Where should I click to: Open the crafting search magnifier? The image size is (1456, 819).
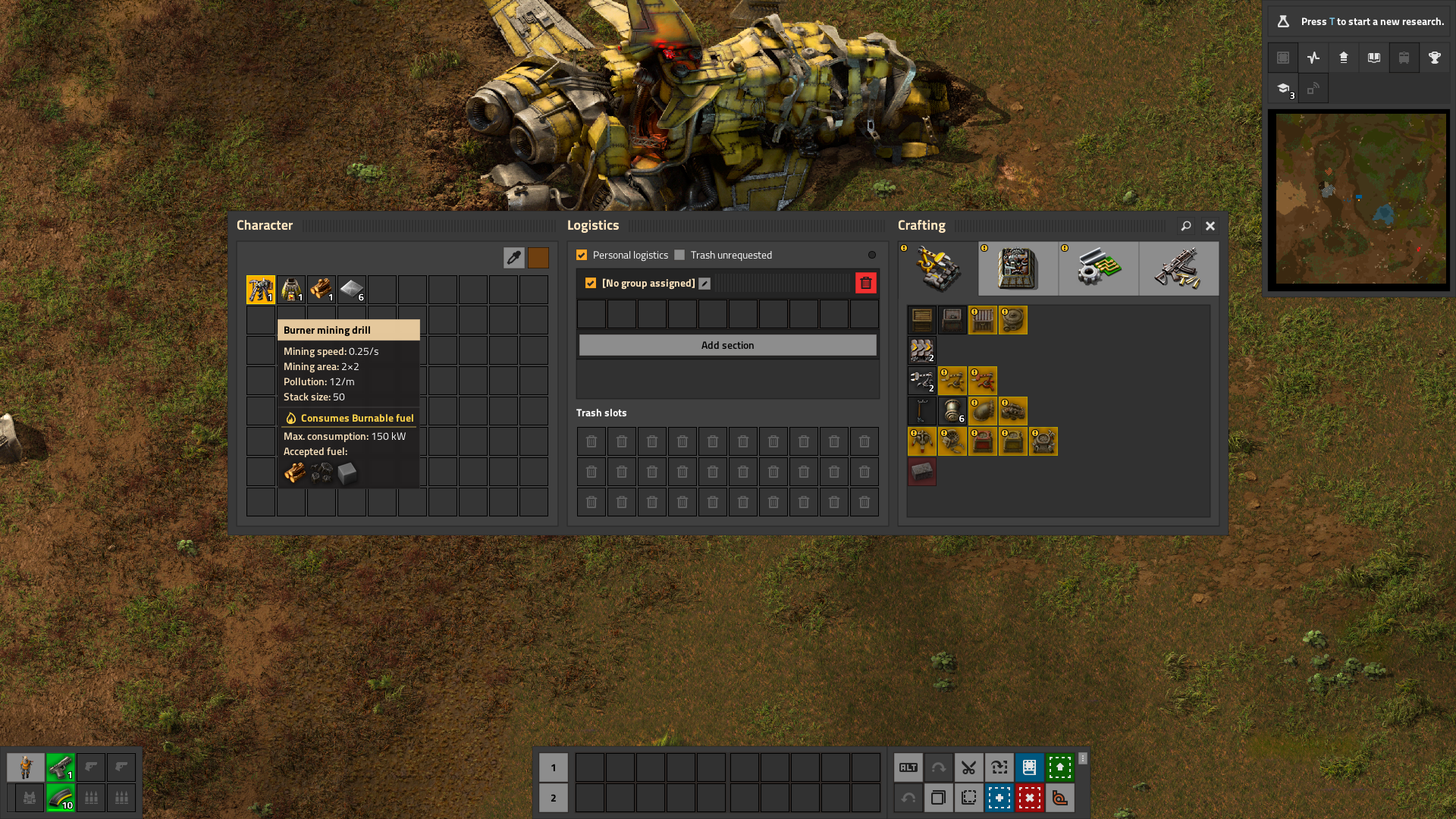(1186, 226)
